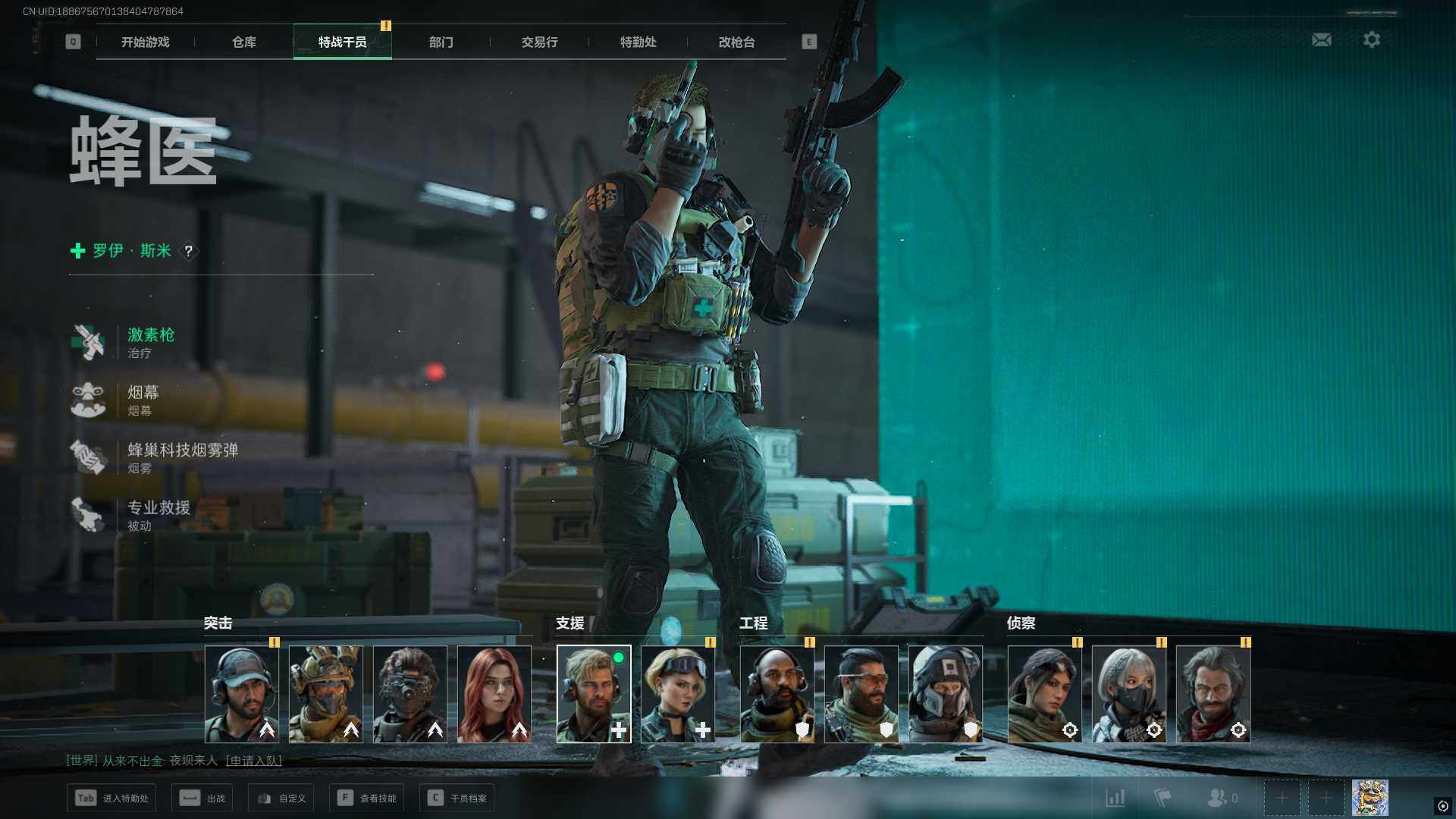
Task: Open 干员档案 operator file
Action: [x=457, y=798]
